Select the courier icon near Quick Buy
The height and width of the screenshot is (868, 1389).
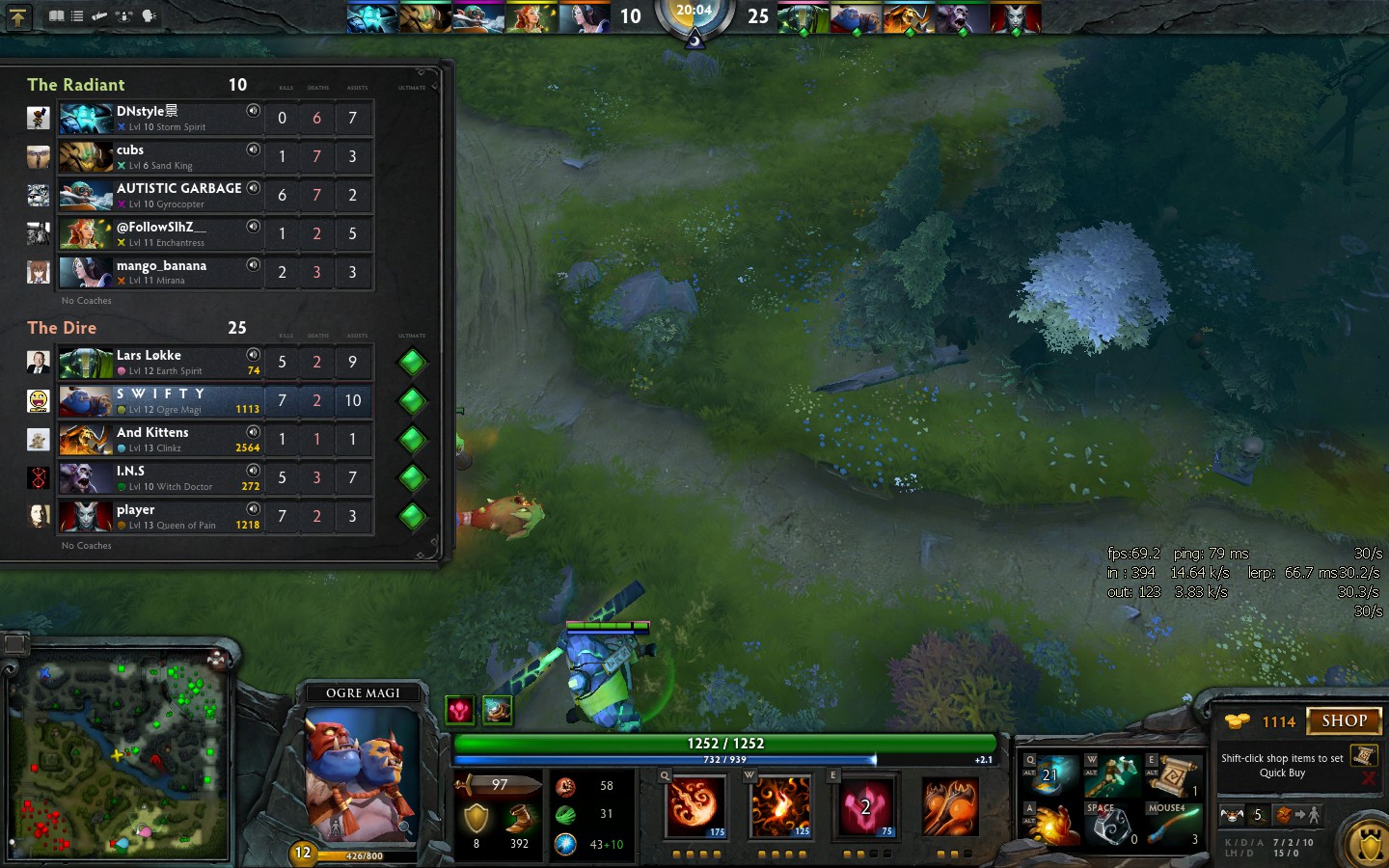(x=1233, y=815)
